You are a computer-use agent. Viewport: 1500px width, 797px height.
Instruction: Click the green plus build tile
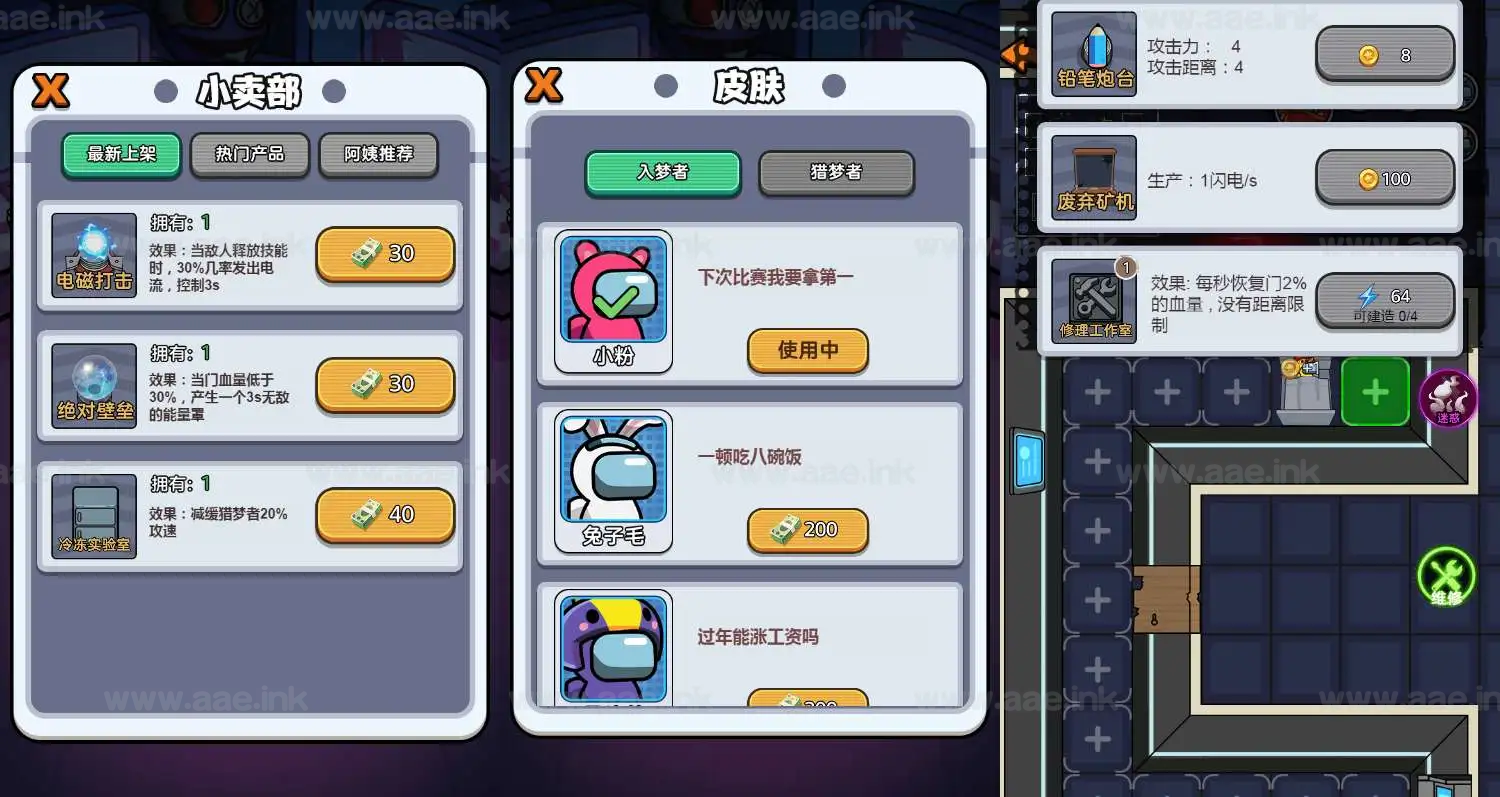coord(1375,392)
